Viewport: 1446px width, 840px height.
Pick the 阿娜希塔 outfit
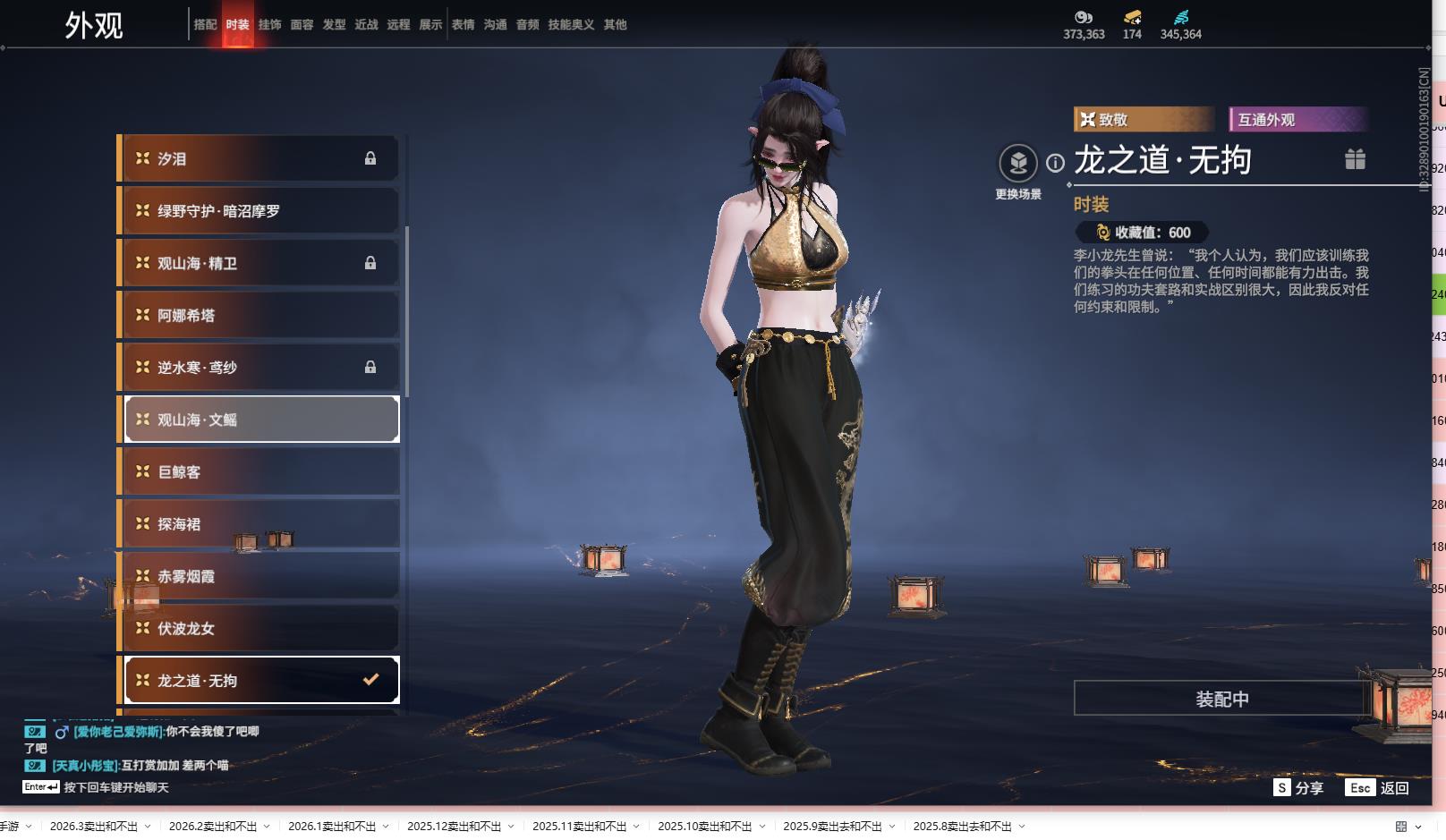[x=259, y=316]
